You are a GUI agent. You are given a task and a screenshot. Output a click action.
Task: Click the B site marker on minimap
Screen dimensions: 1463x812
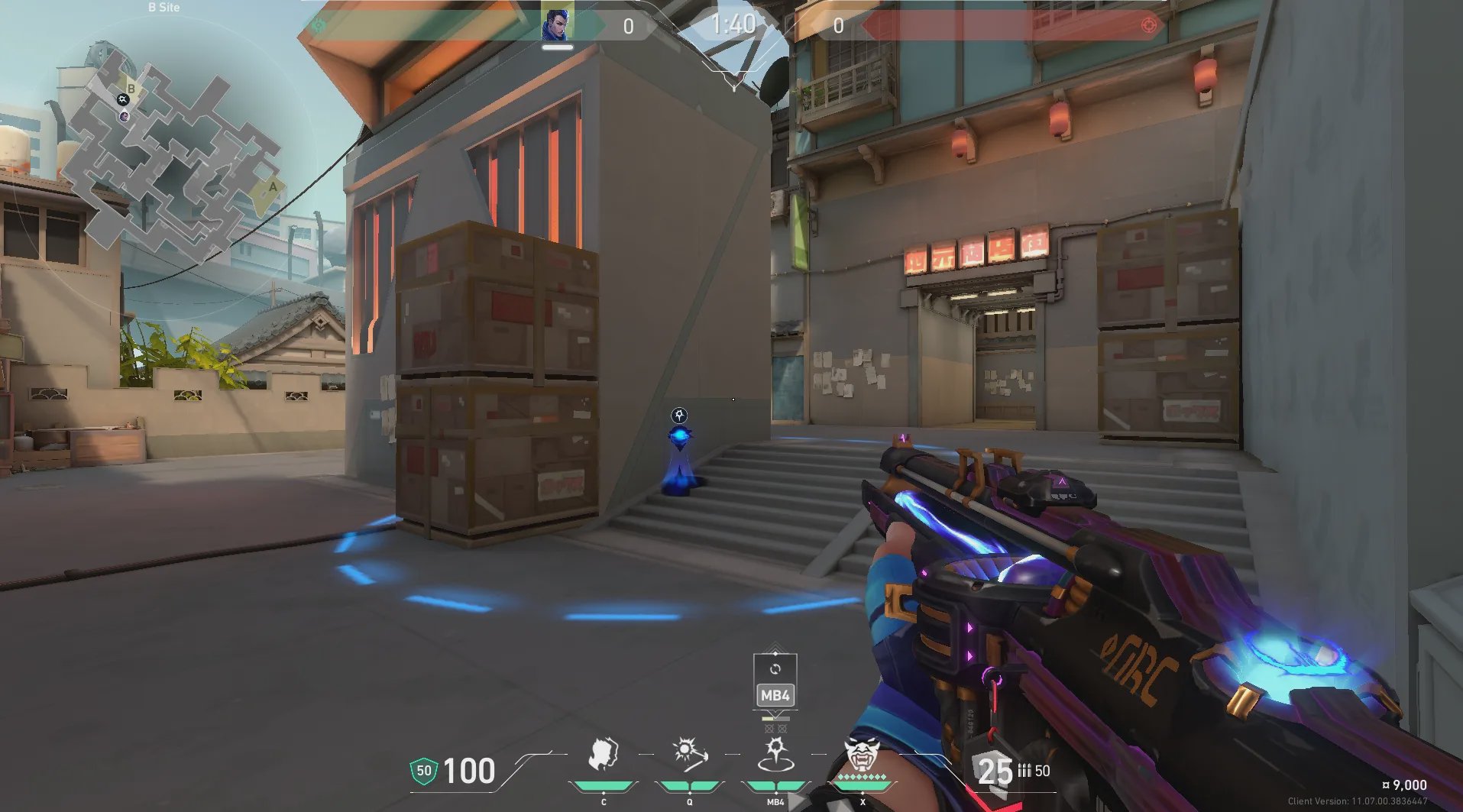(131, 89)
